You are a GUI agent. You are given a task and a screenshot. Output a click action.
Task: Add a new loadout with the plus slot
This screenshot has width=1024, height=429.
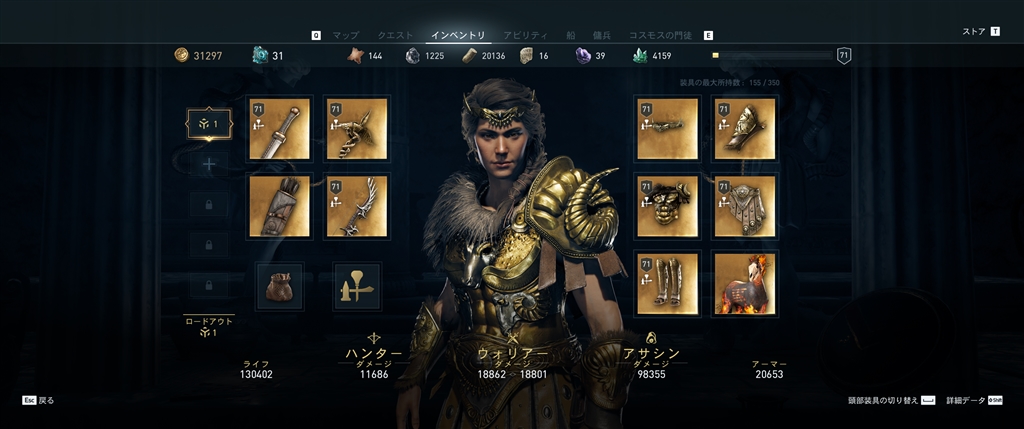[x=209, y=164]
